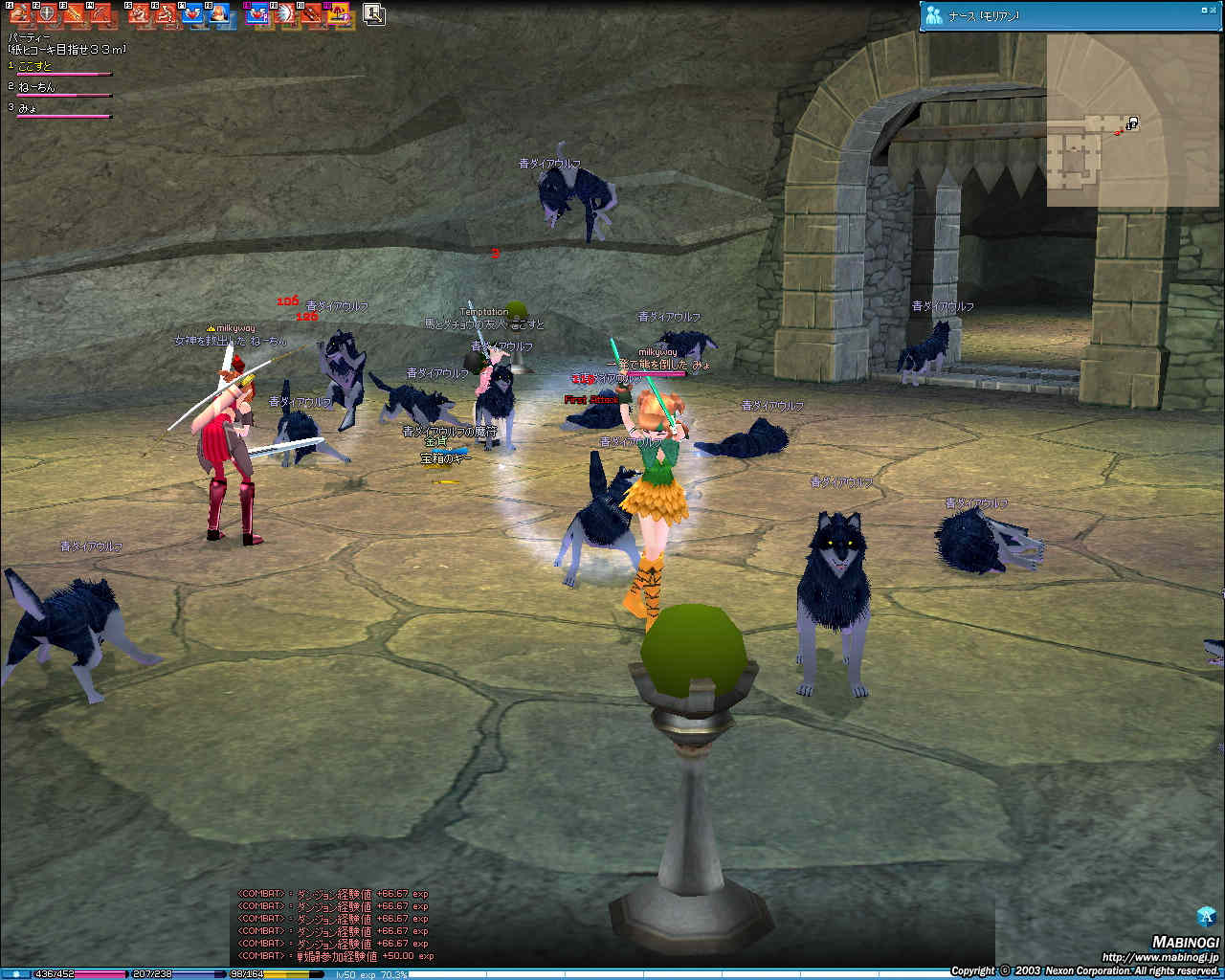
Task: Activate the F1 skill hotkey icon
Action: 19,14
